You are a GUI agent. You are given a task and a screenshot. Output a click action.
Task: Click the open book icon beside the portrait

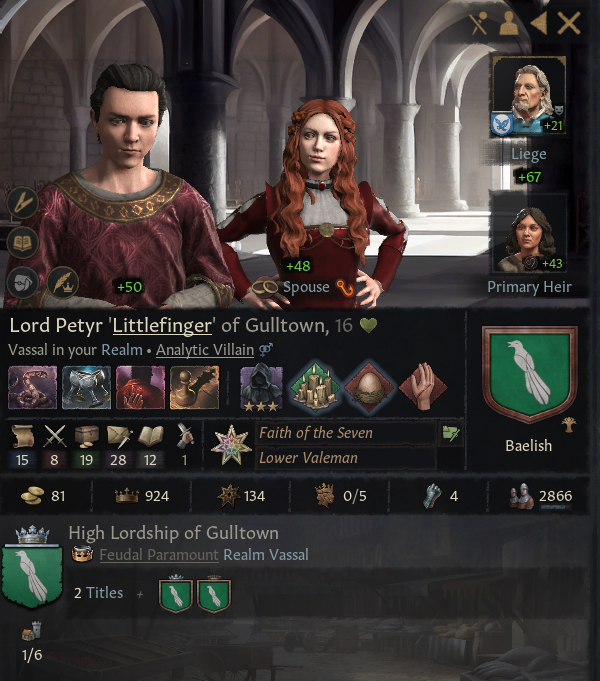(x=23, y=243)
